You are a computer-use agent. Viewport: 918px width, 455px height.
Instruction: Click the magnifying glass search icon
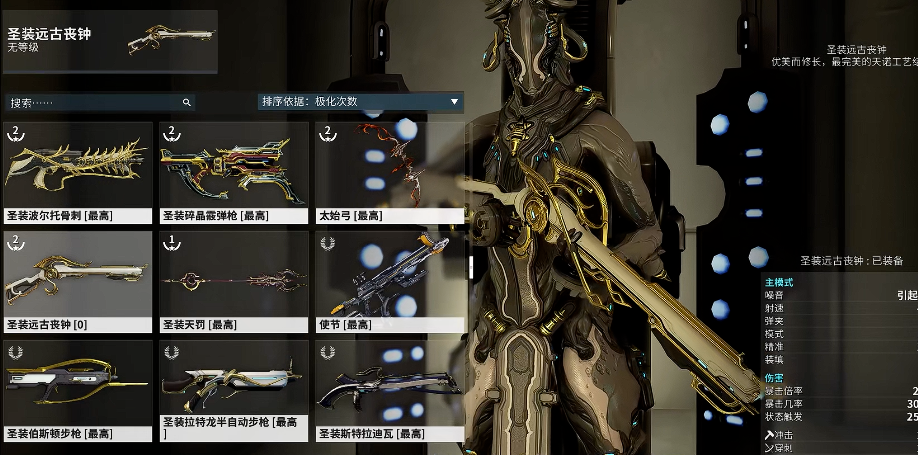tap(186, 102)
